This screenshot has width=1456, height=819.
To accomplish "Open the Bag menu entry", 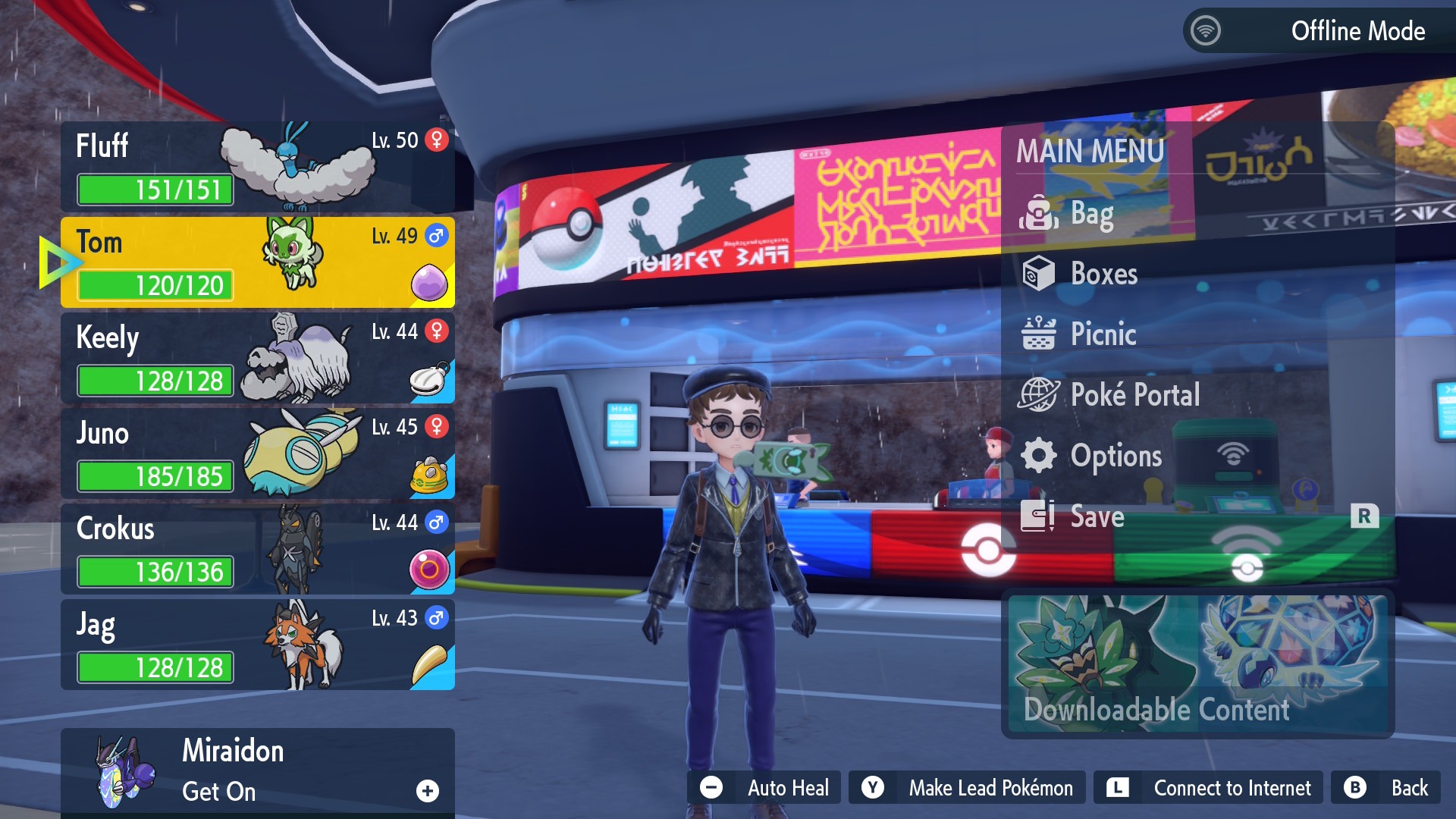I will point(1090,214).
